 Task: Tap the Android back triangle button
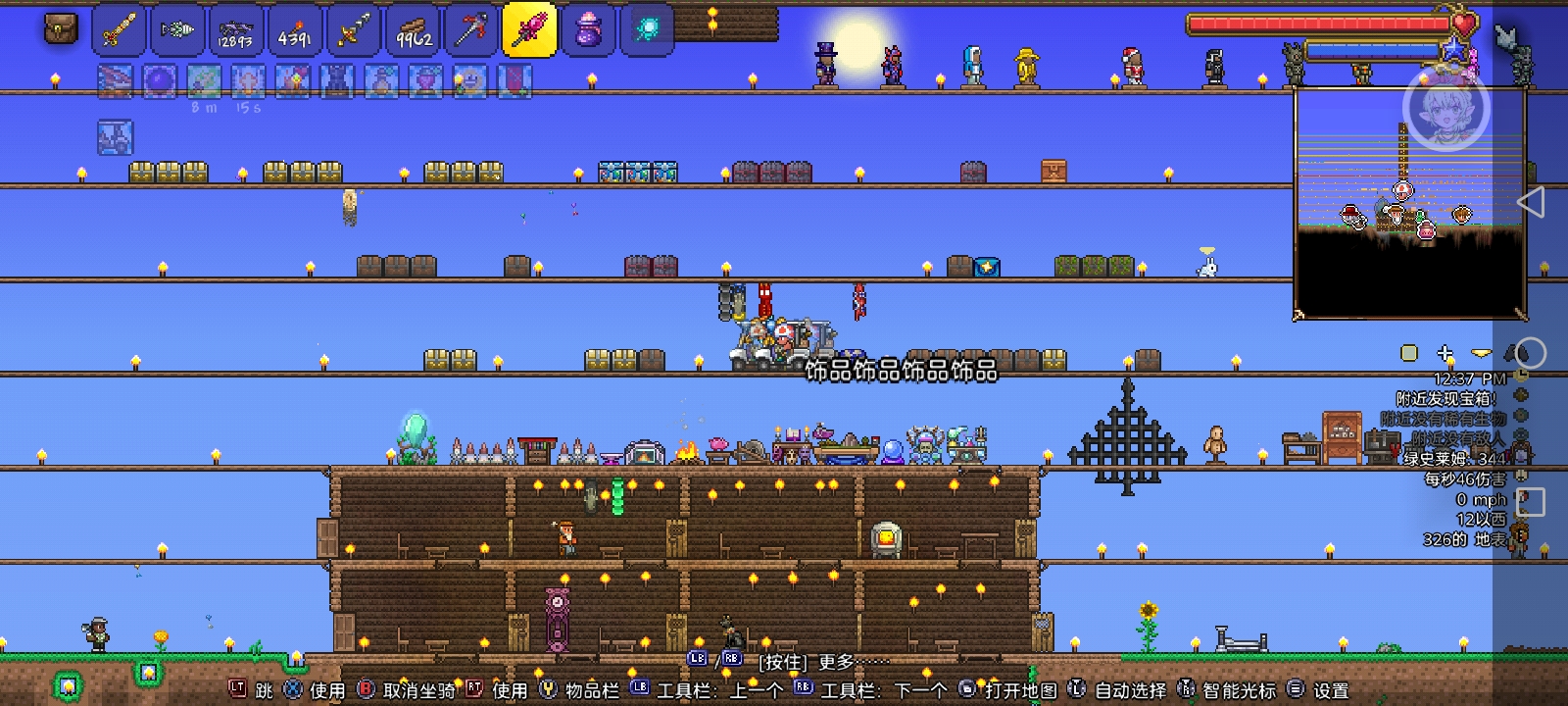pyautogui.click(x=1530, y=202)
